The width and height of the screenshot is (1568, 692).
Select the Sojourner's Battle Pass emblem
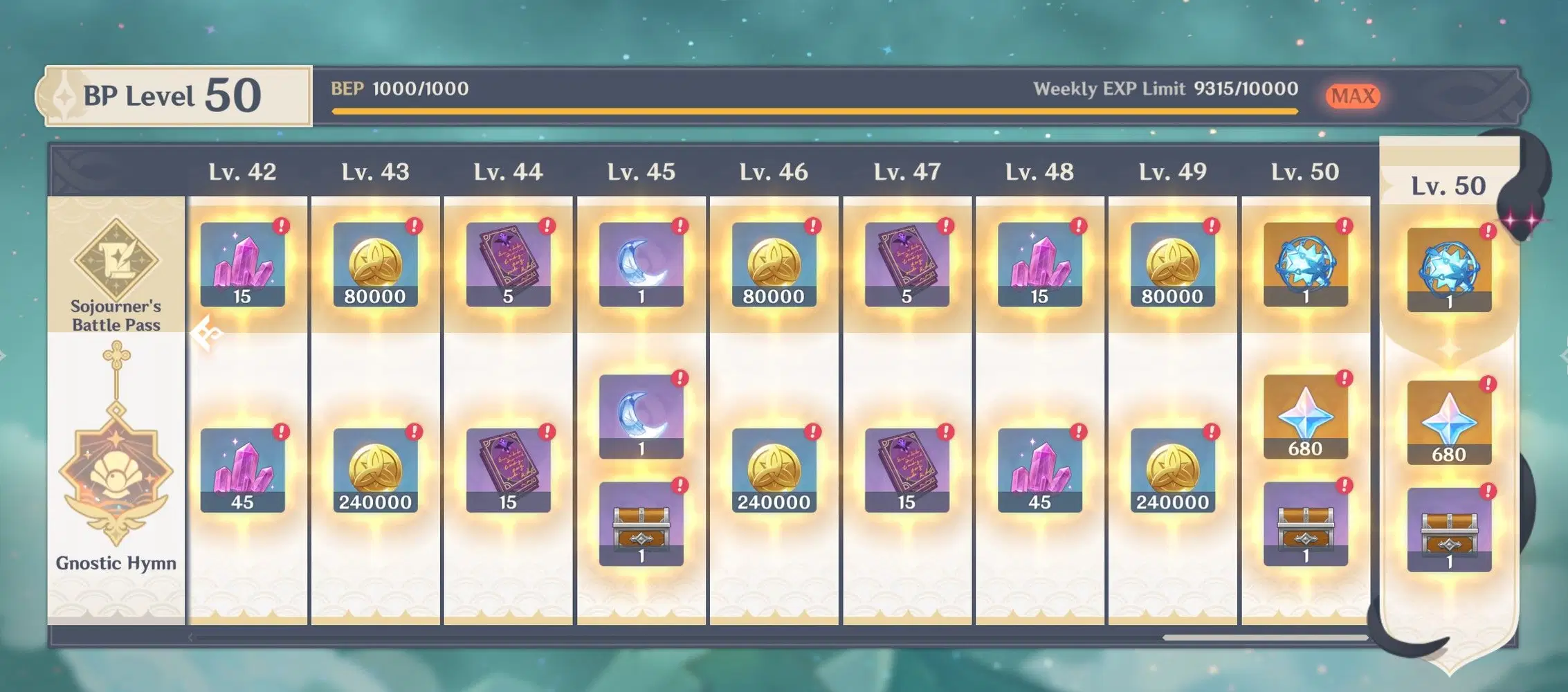click(116, 259)
